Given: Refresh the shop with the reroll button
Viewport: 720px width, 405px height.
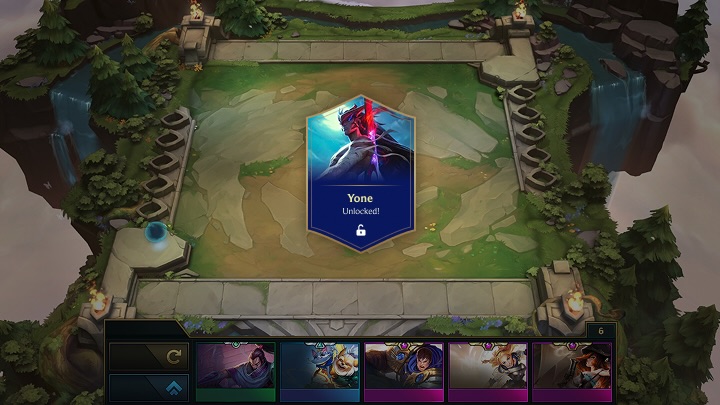Looking at the screenshot, I should coord(147,356).
